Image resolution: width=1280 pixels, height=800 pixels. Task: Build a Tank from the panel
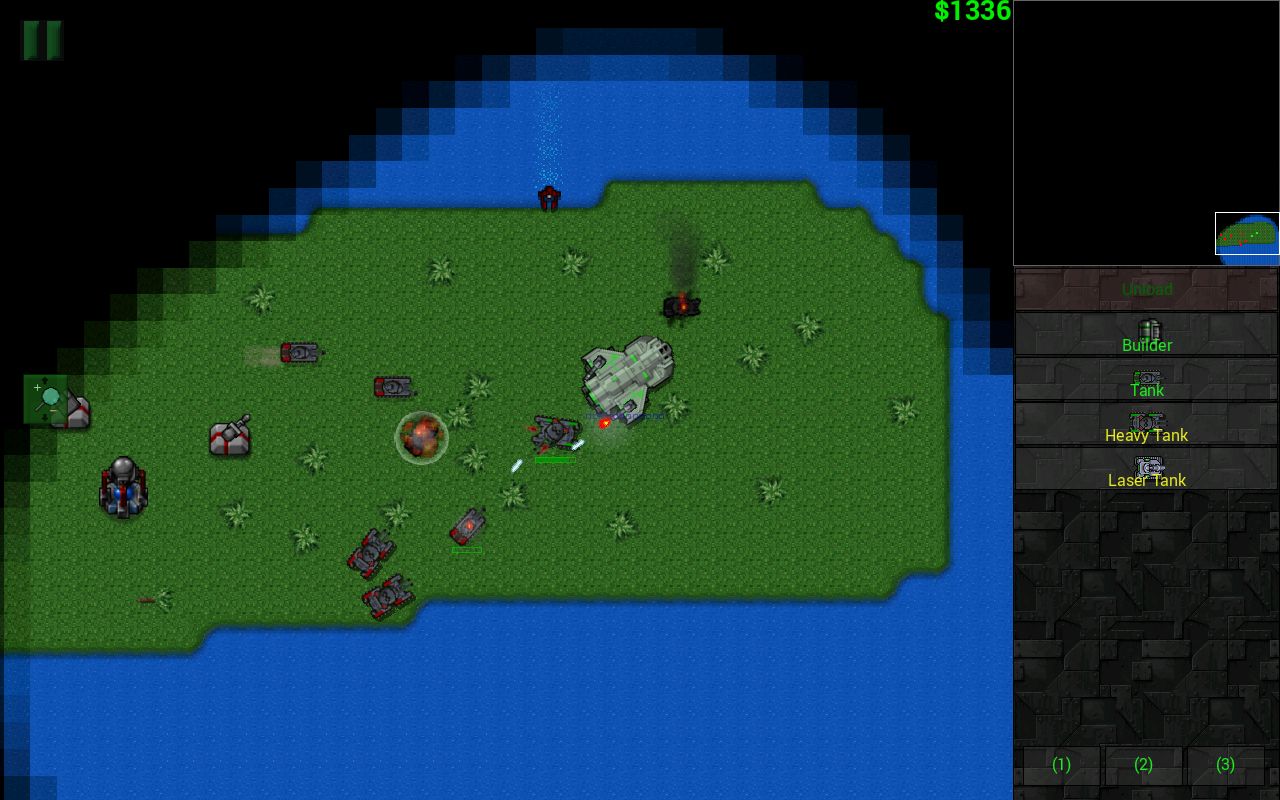click(1146, 381)
